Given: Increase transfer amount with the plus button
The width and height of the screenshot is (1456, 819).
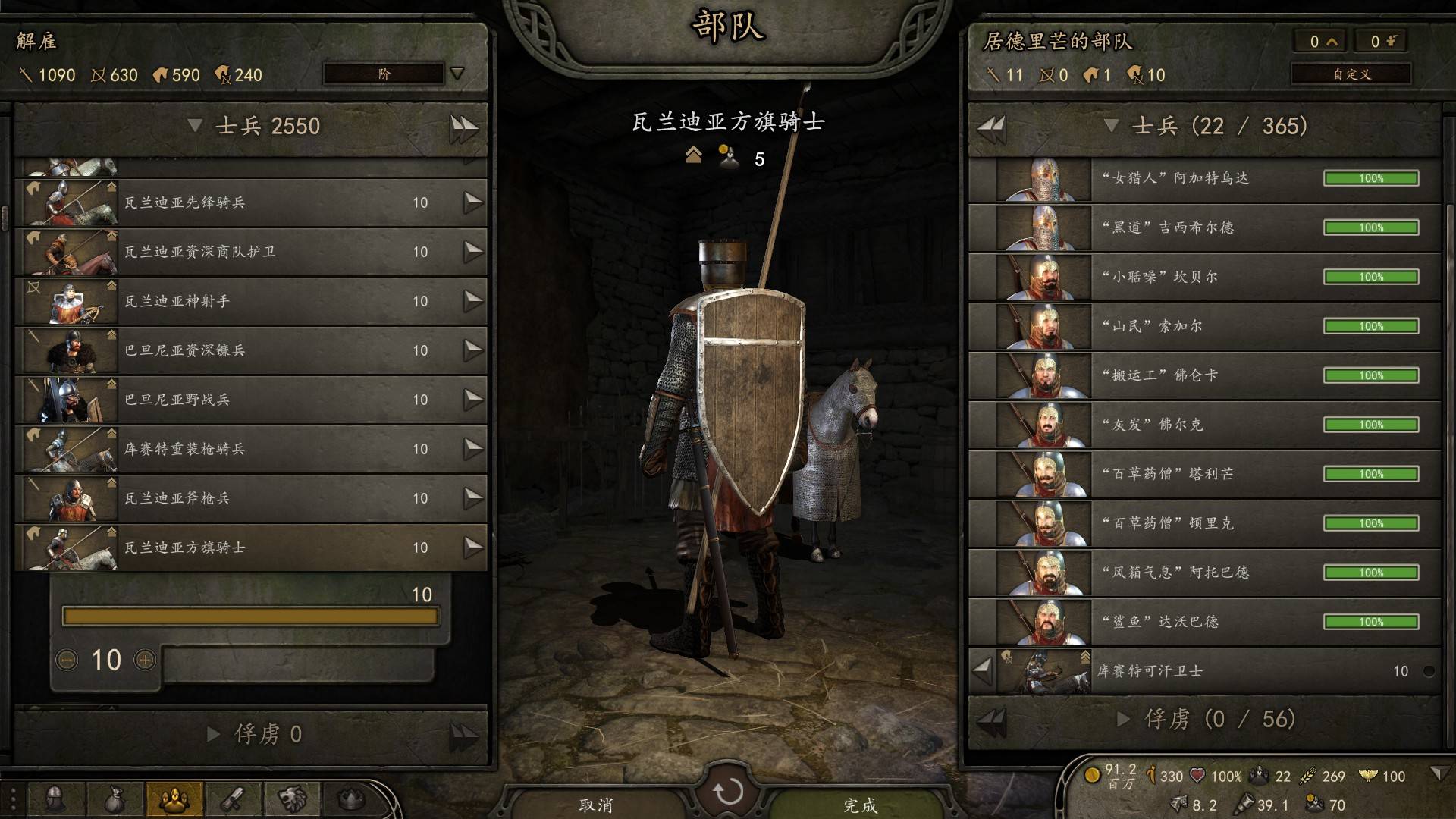Looking at the screenshot, I should (144, 660).
